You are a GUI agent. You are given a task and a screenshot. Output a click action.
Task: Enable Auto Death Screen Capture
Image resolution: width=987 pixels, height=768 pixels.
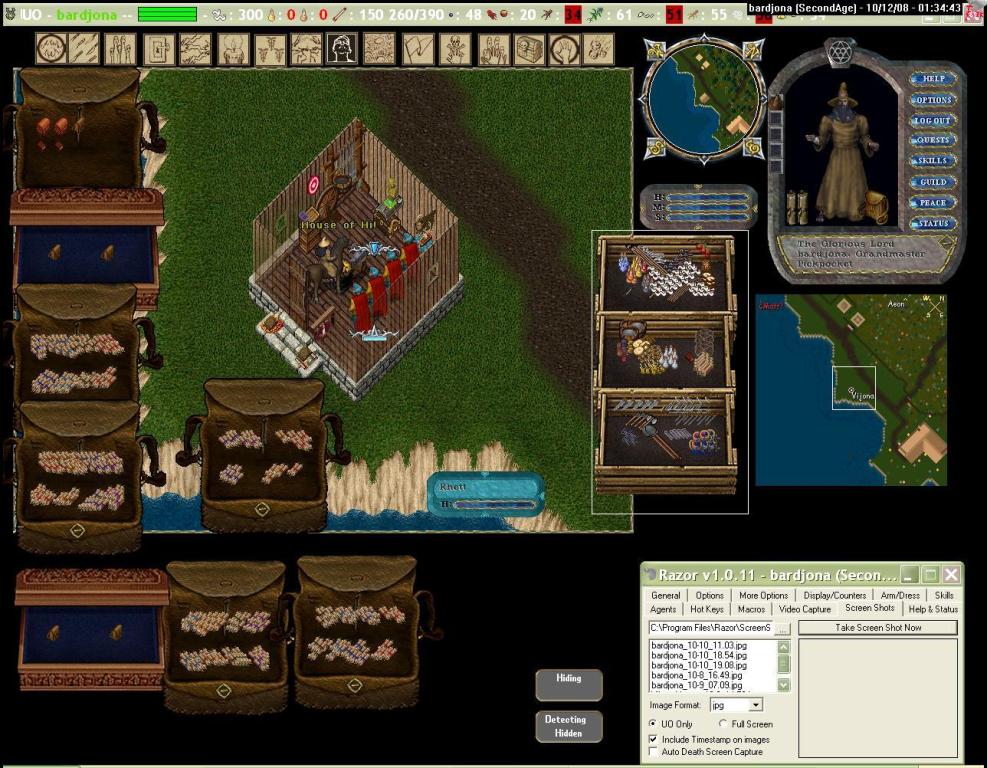click(654, 752)
